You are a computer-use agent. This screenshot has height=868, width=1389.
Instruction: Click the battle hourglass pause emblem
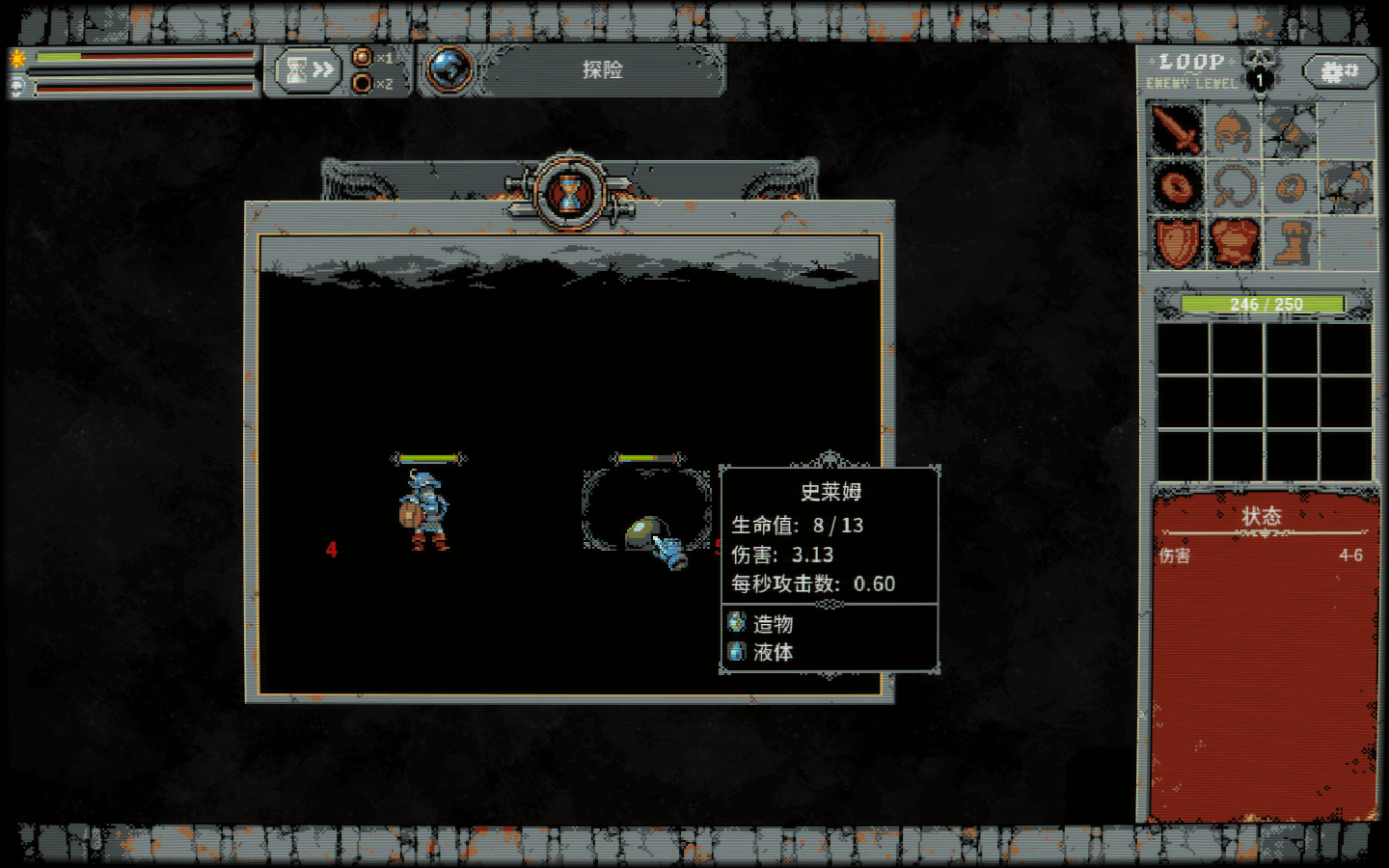click(x=570, y=194)
